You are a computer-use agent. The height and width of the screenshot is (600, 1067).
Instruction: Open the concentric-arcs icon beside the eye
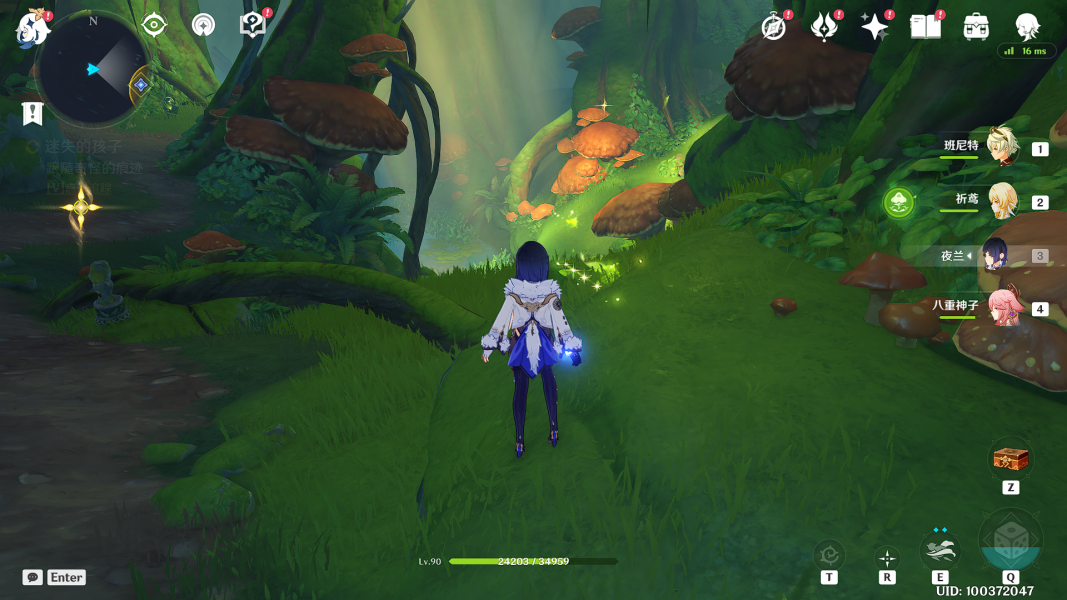(203, 25)
